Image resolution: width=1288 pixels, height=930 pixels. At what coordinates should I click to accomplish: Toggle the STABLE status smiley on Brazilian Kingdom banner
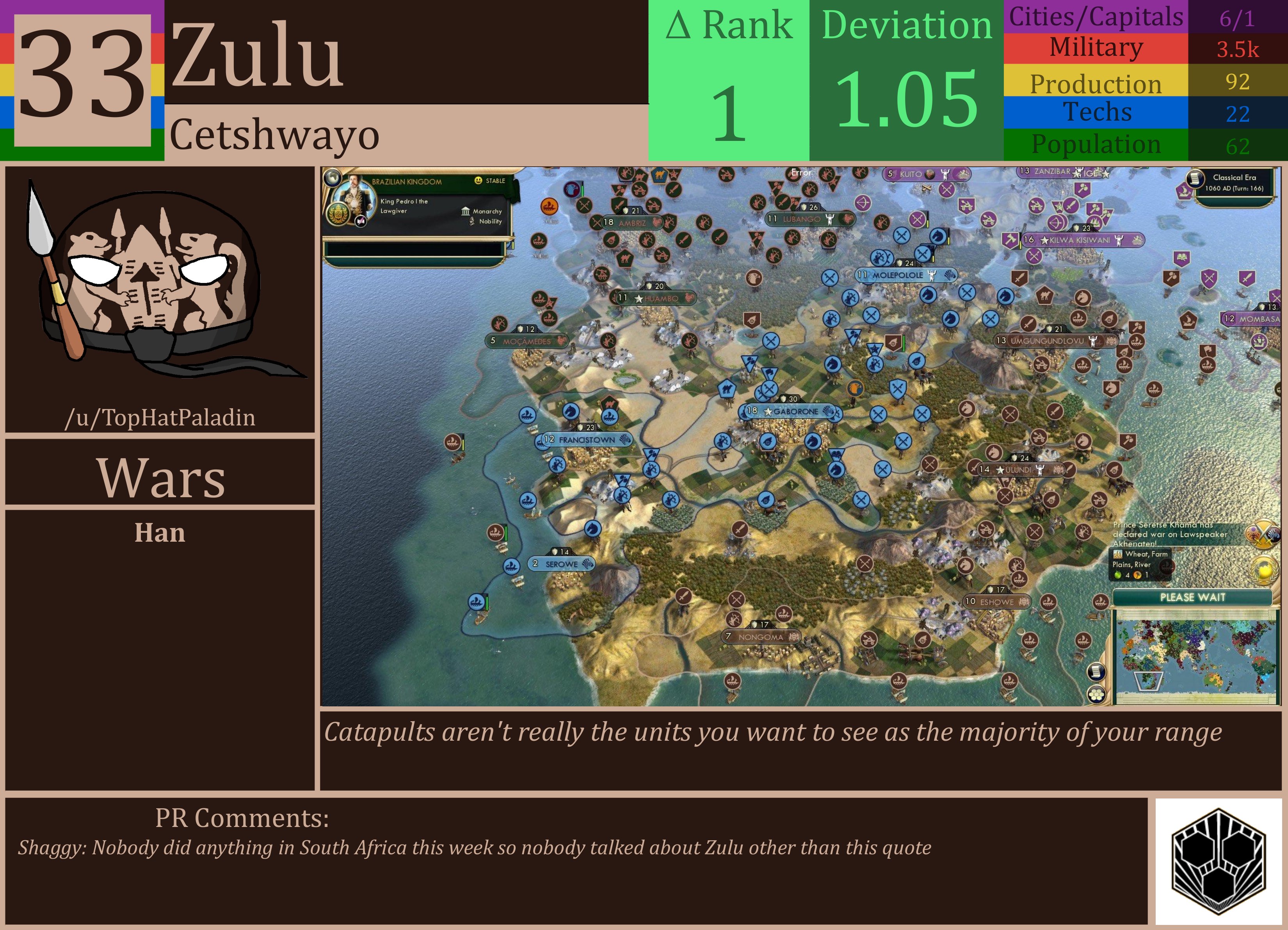[478, 181]
